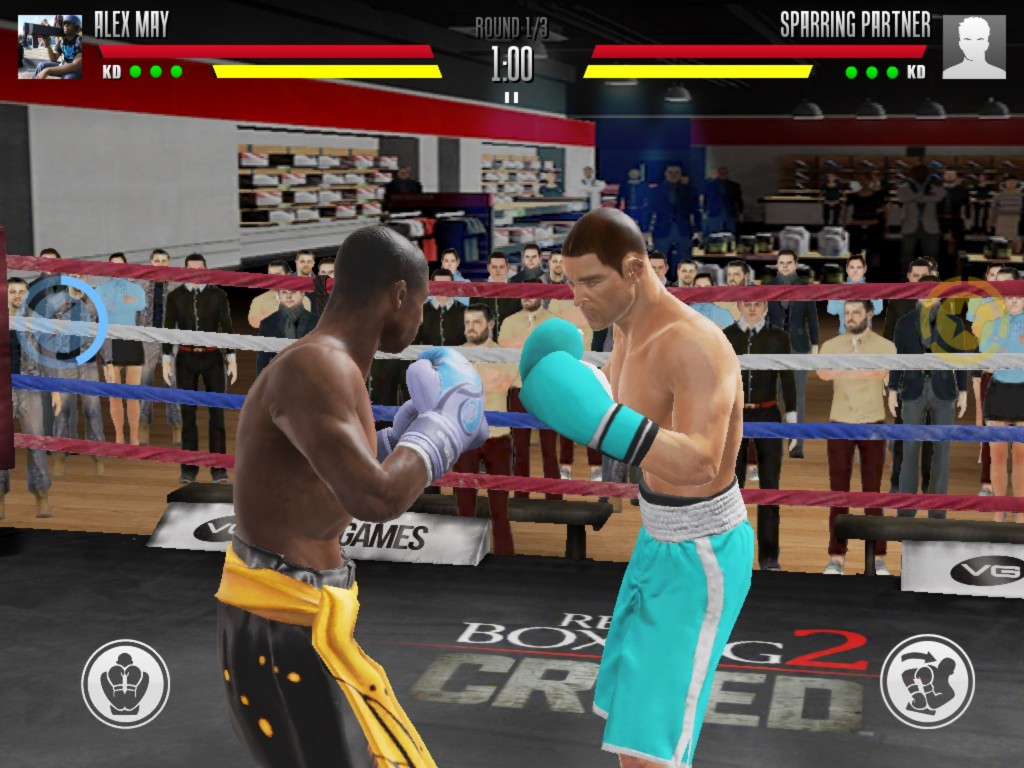Tap the block guard button
Image resolution: width=1024 pixels, height=768 pixels.
(125, 684)
